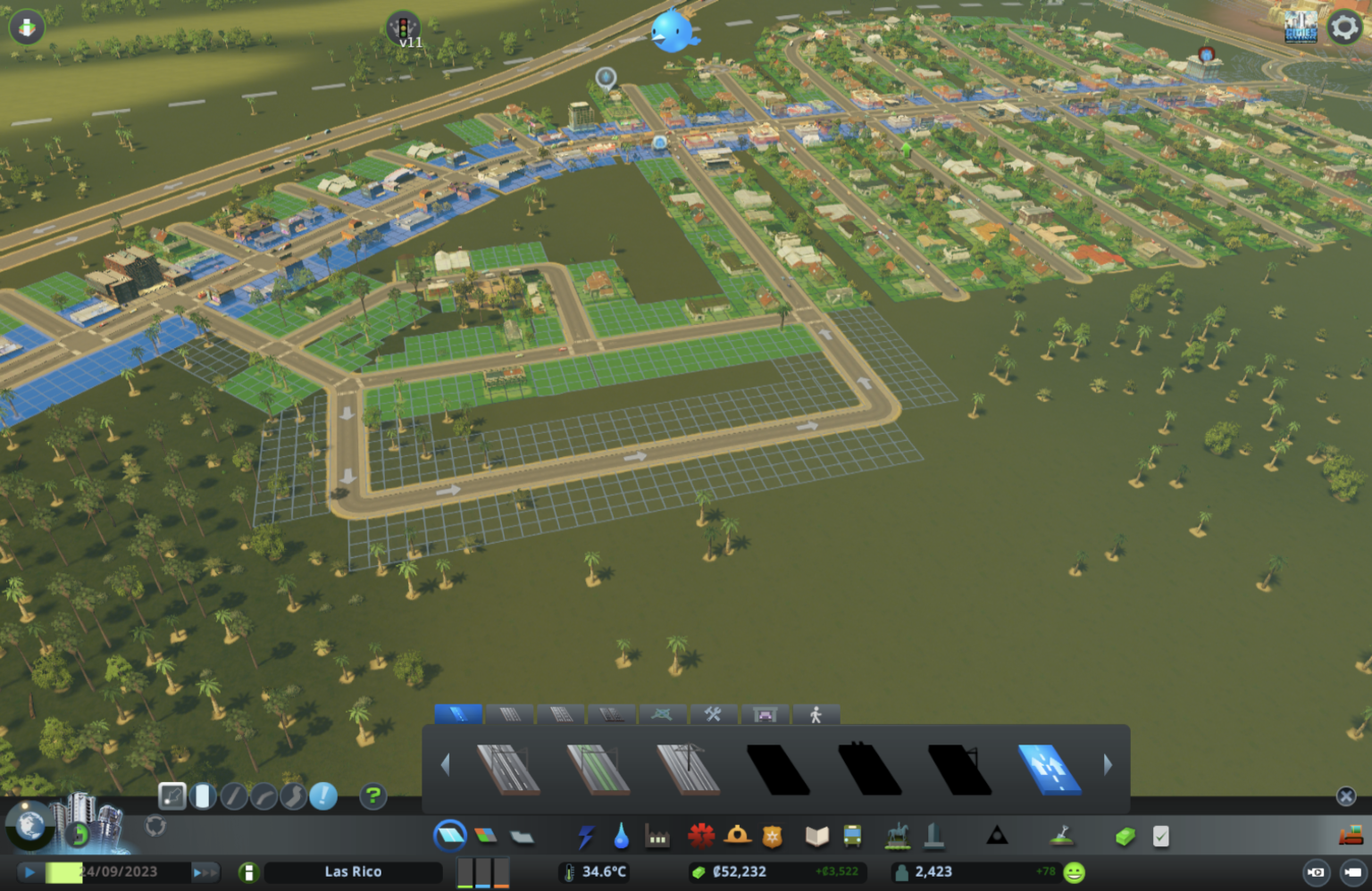Viewport: 1372px width, 891px height.
Task: Enable curved road placement mode
Action: (x=264, y=794)
